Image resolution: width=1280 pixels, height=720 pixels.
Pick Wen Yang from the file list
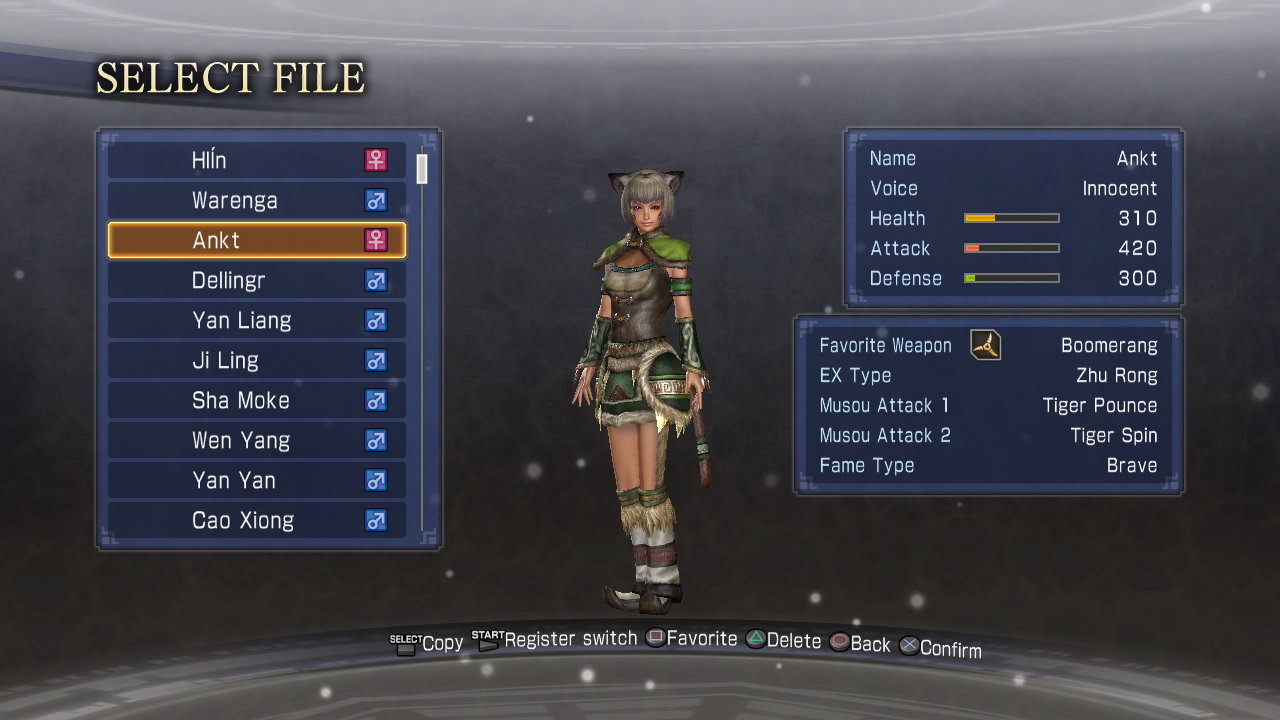[256, 440]
